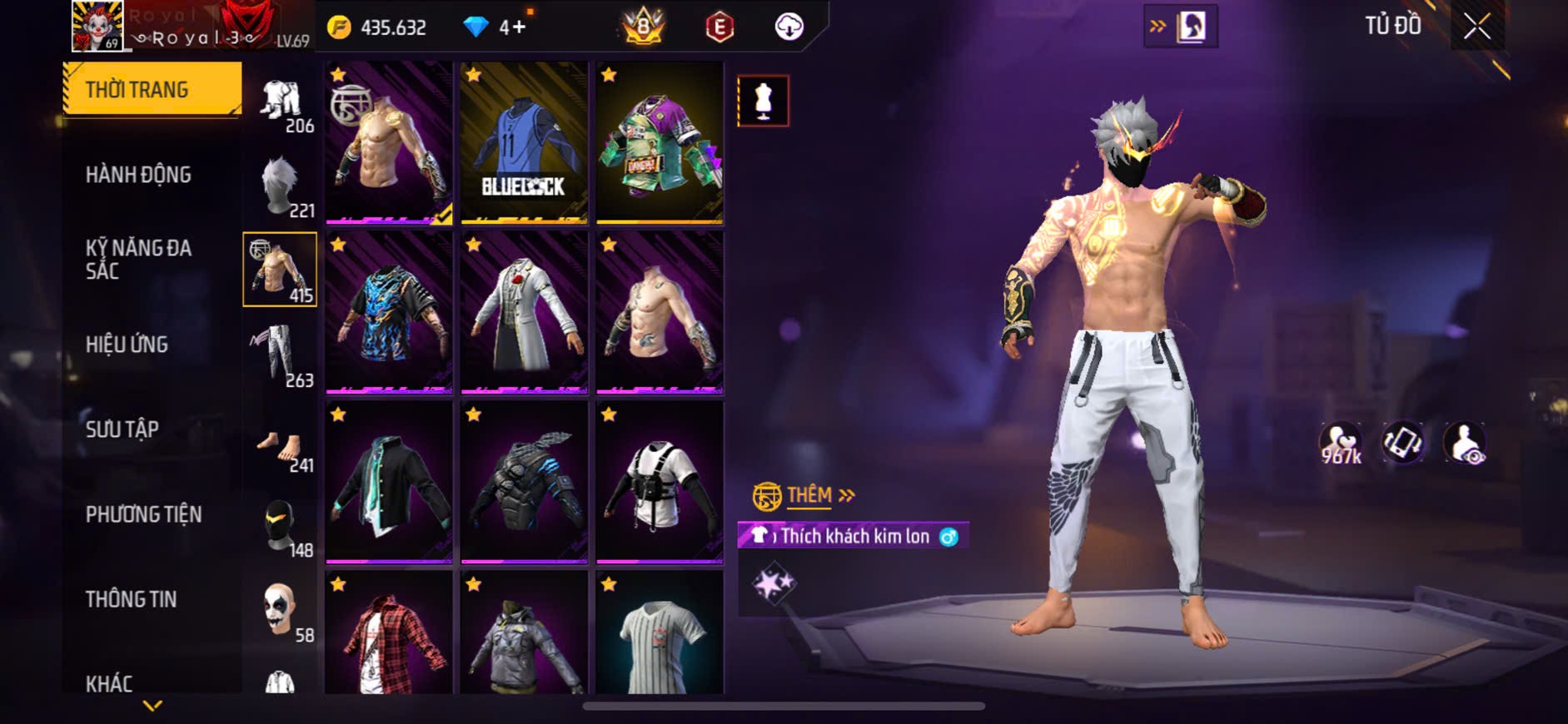Click the 967k likes heart icon
The height and width of the screenshot is (724, 1568).
1340,443
